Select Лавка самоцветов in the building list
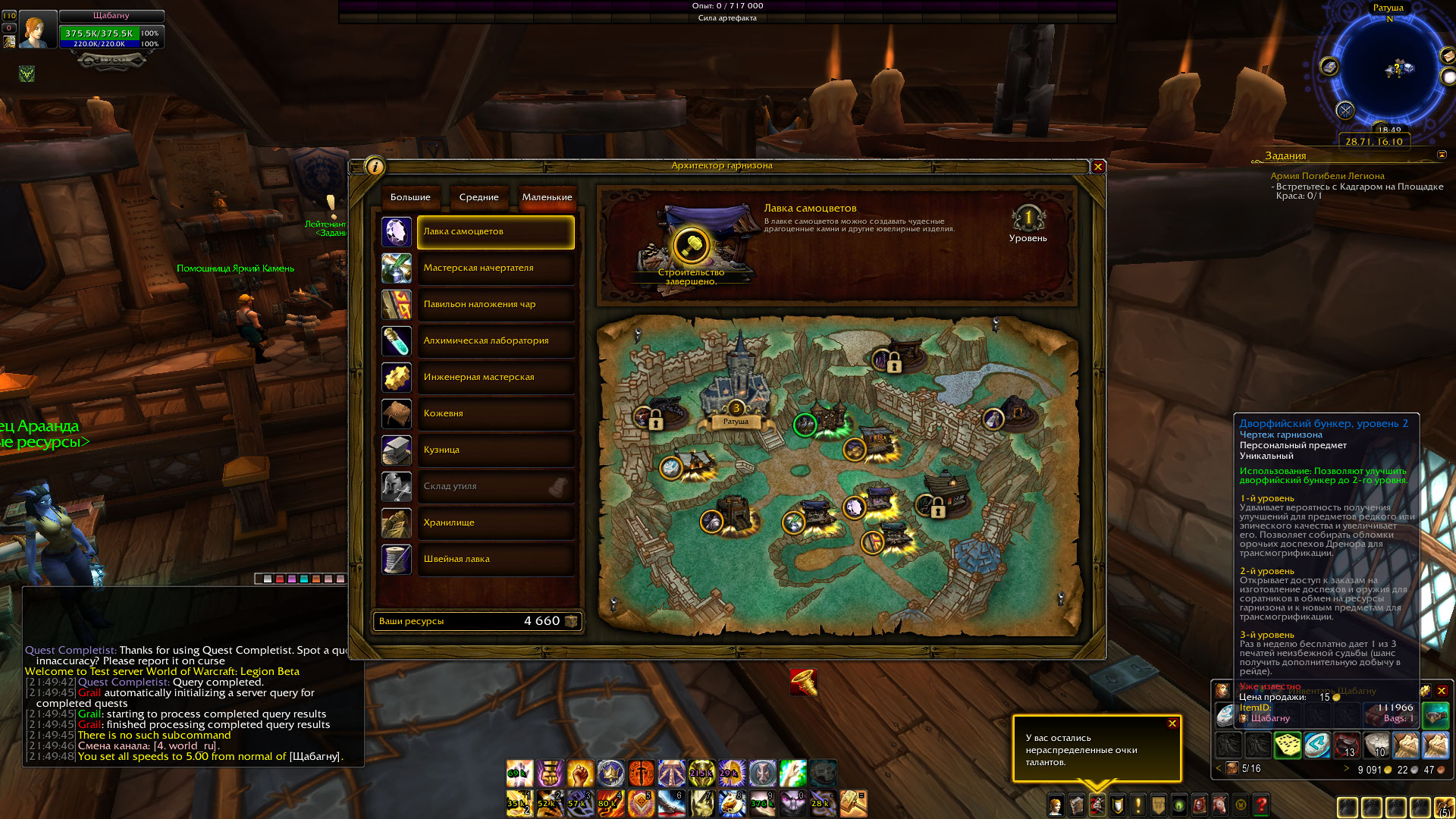Image resolution: width=1456 pixels, height=819 pixels. (495, 232)
